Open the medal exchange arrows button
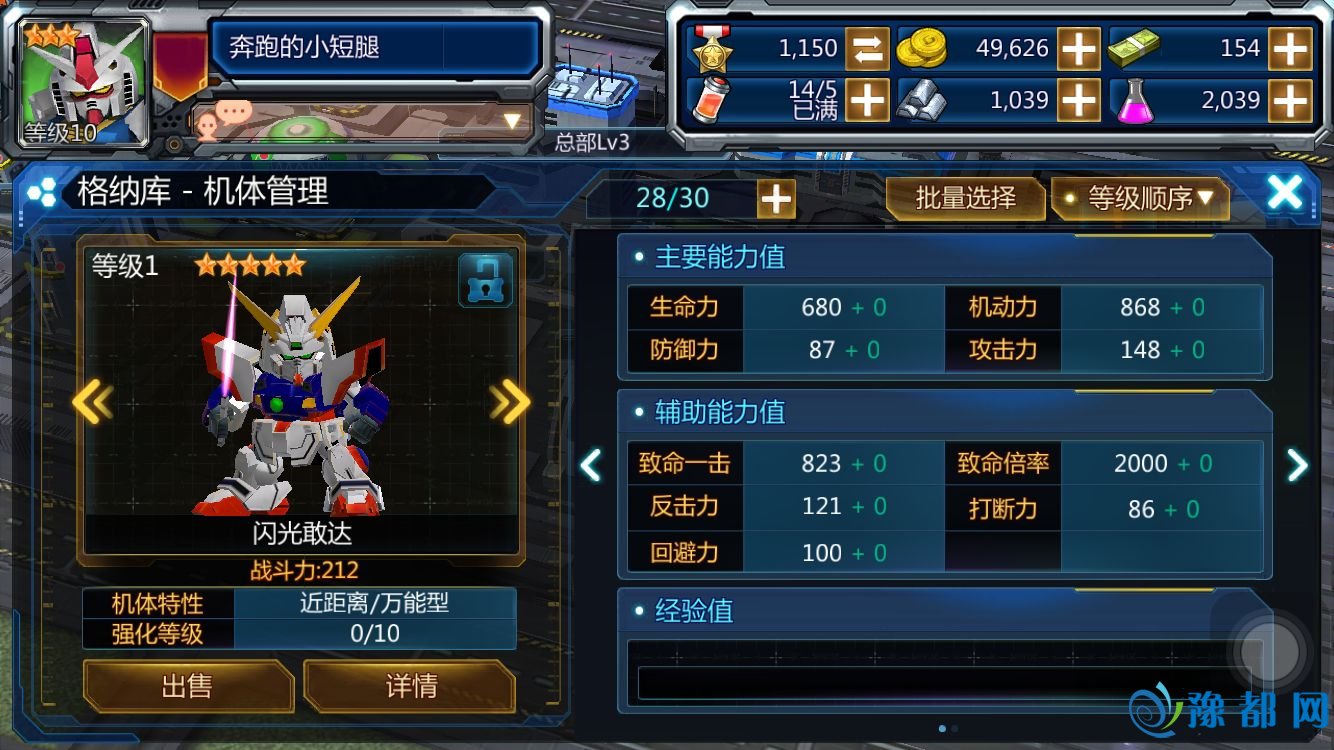1334x750 pixels. (867, 48)
